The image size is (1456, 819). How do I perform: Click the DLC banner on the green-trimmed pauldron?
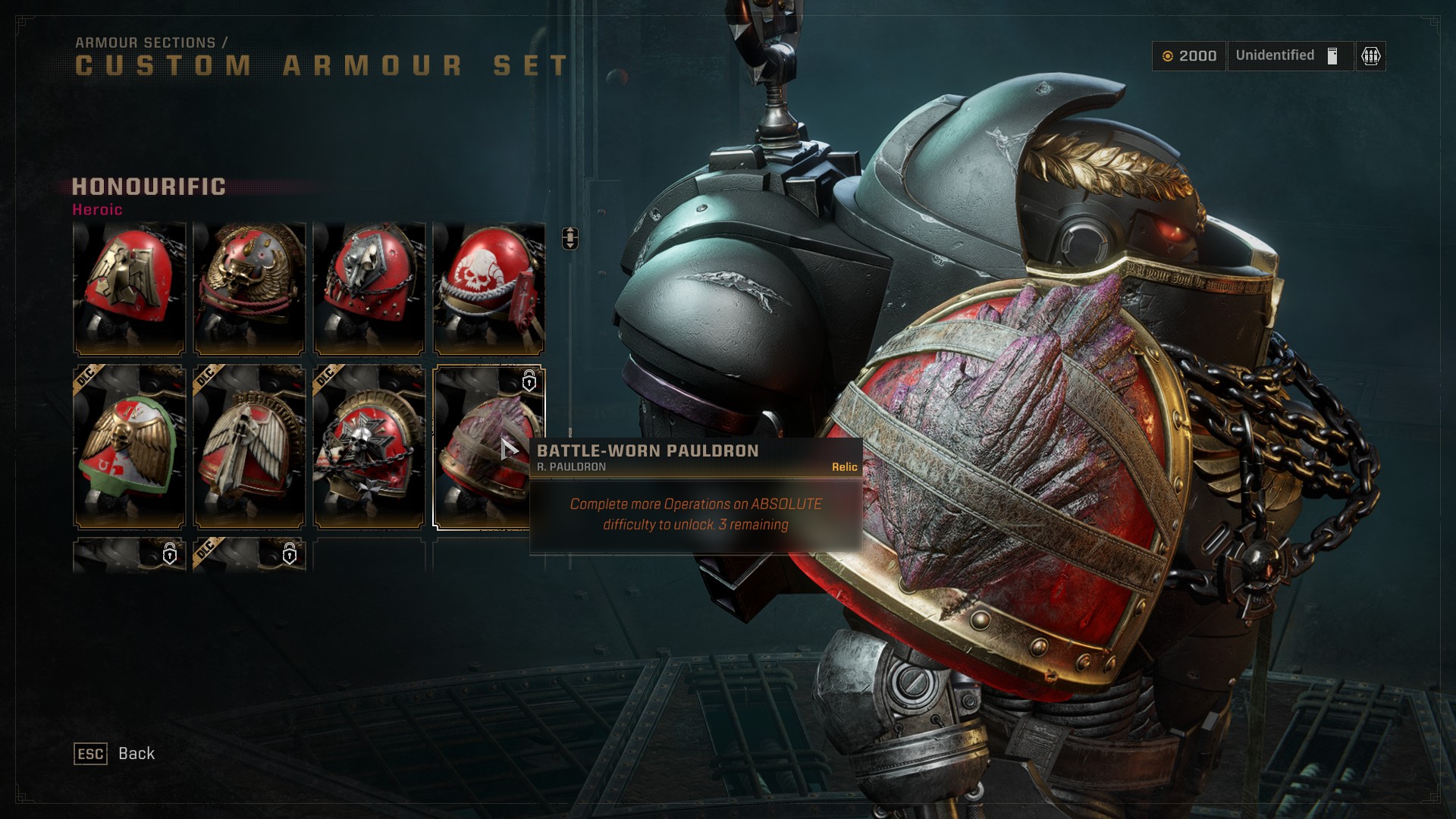[86, 373]
